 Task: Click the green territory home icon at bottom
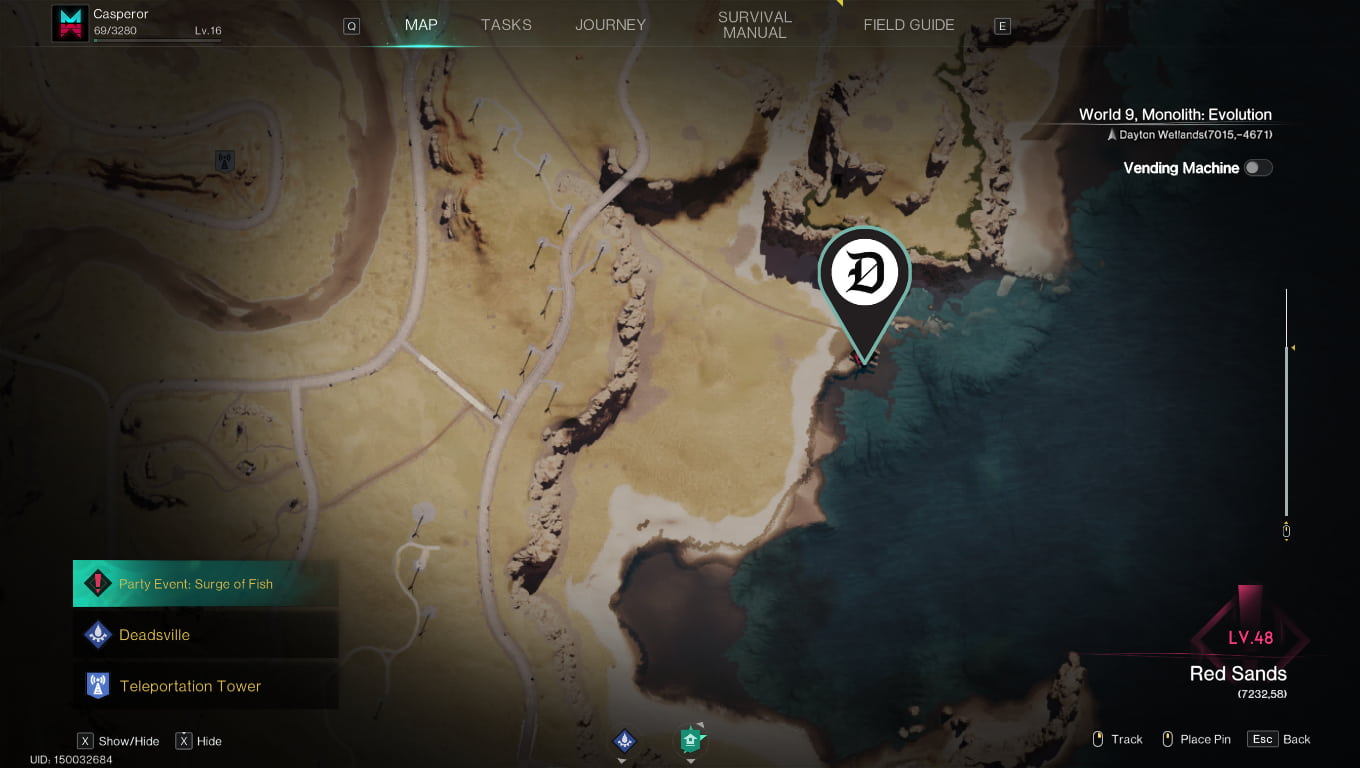689,740
